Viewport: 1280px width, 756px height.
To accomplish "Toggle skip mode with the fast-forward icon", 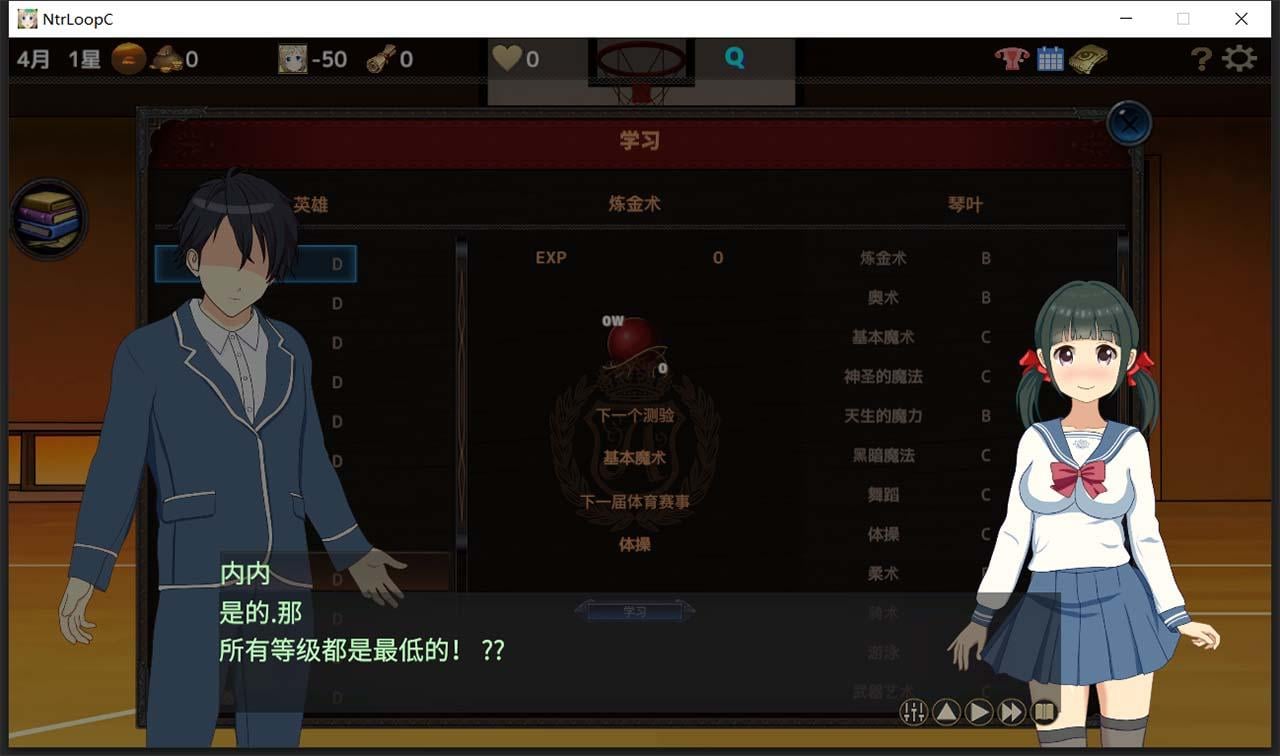I will [1011, 713].
